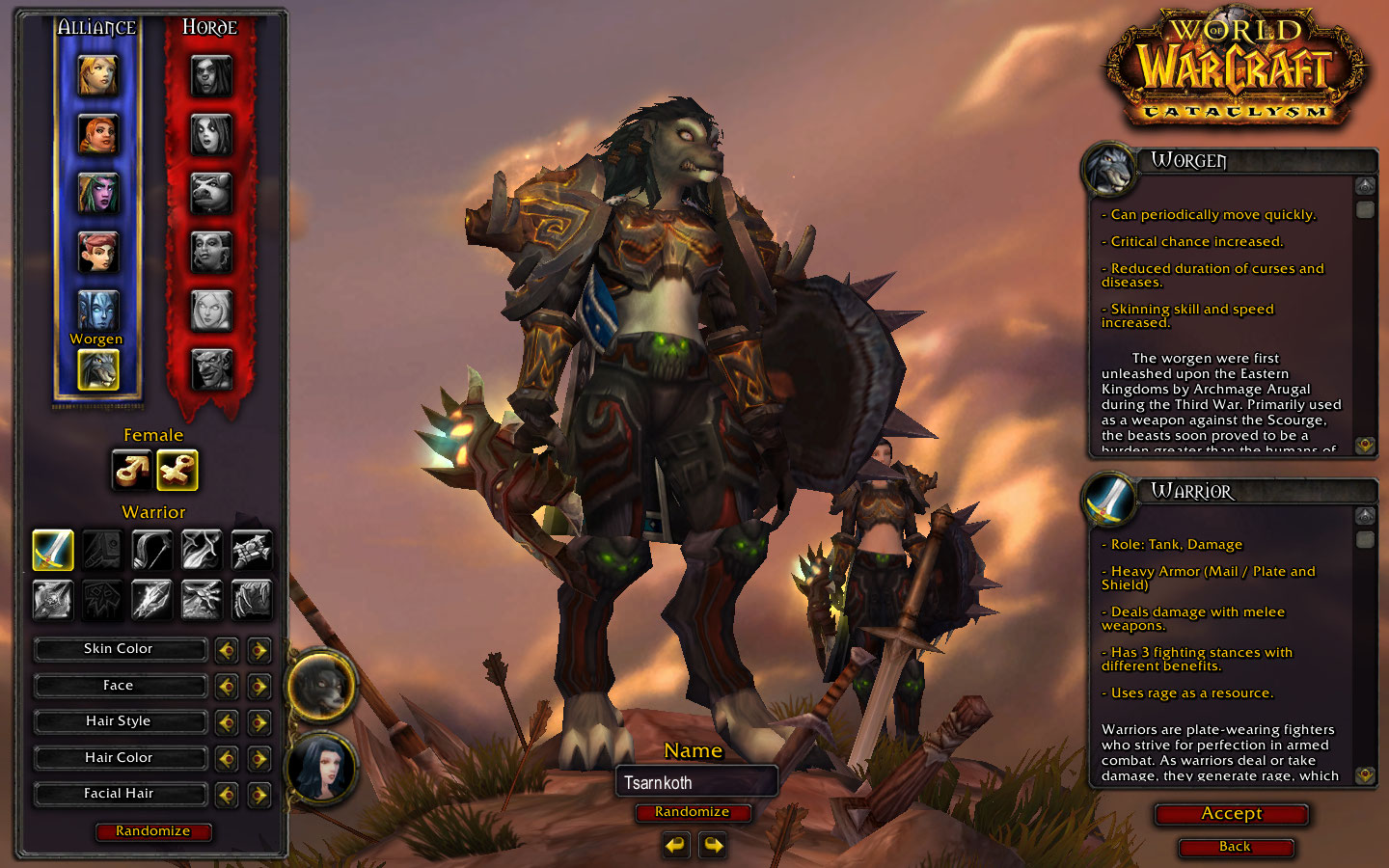Choose the Druid class paw icon
This screenshot has width=1389, height=868.
coord(252,599)
